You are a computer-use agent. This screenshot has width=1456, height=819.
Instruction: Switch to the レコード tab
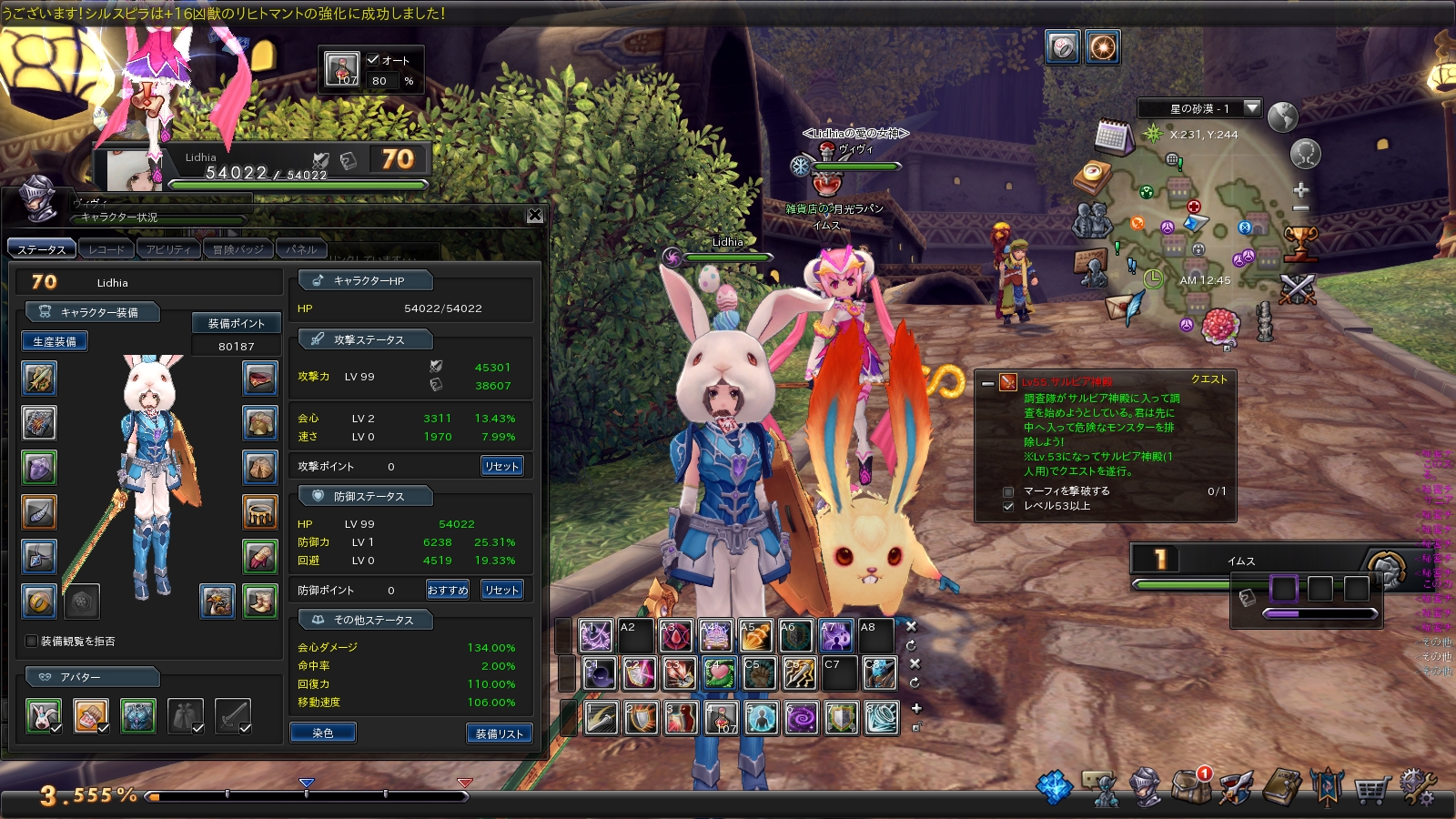click(106, 248)
